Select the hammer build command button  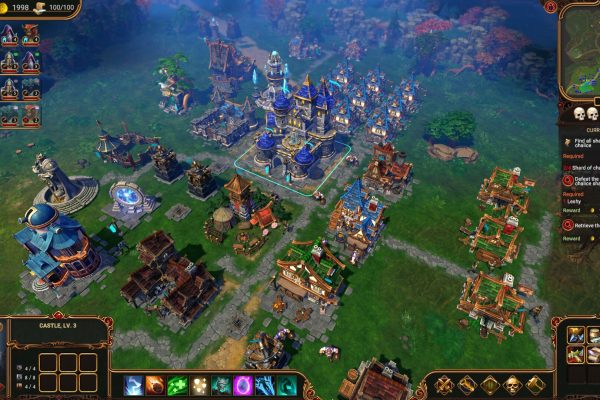(x=536, y=385)
